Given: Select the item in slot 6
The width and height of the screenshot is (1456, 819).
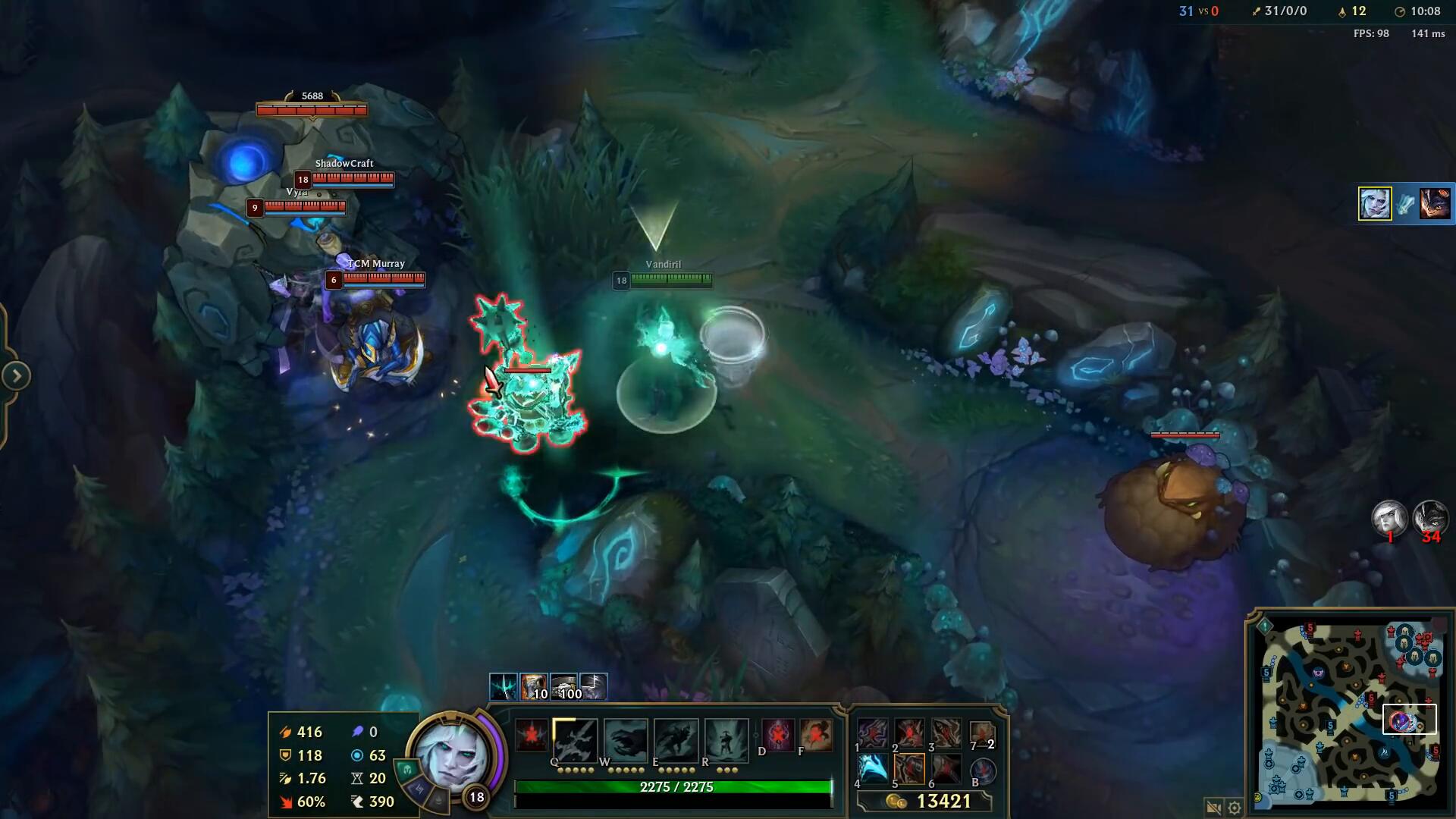Looking at the screenshot, I should coord(946,769).
